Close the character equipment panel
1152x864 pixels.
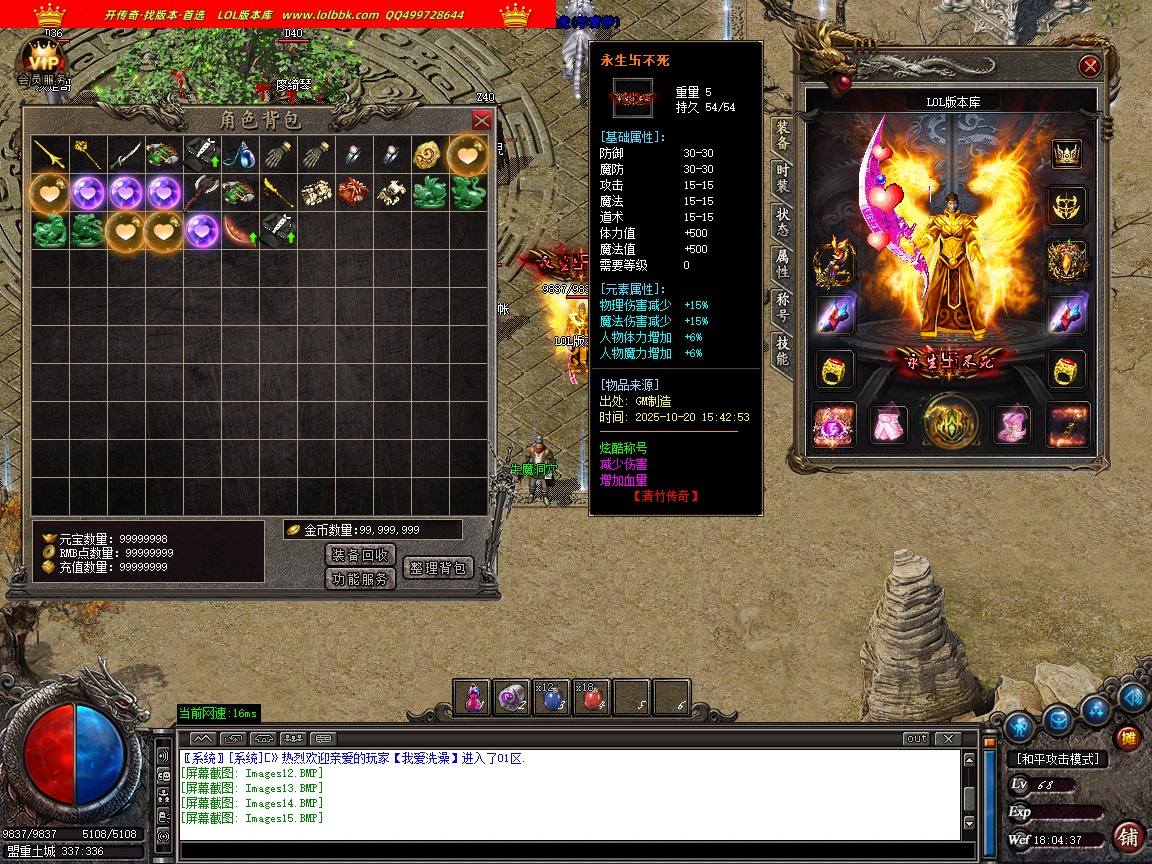click(1090, 67)
